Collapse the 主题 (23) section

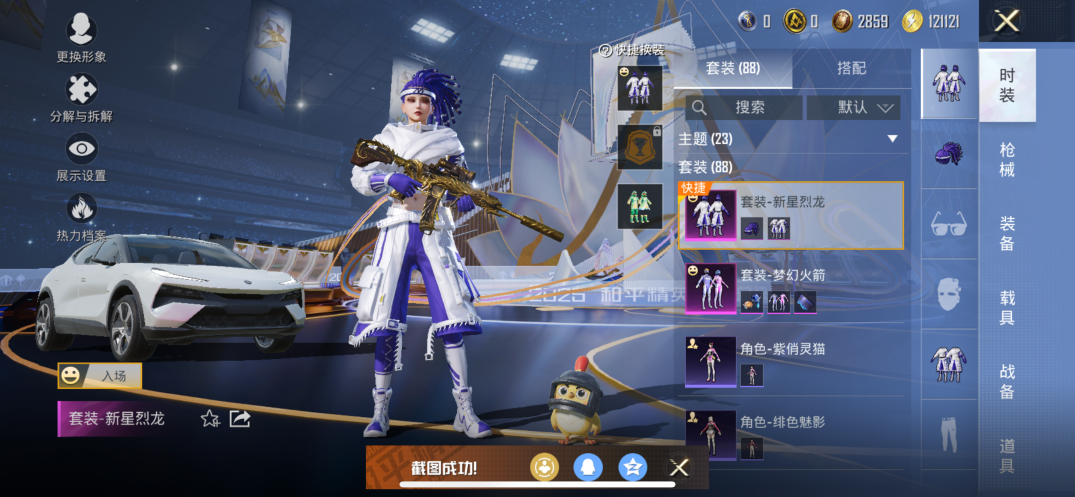(892, 138)
